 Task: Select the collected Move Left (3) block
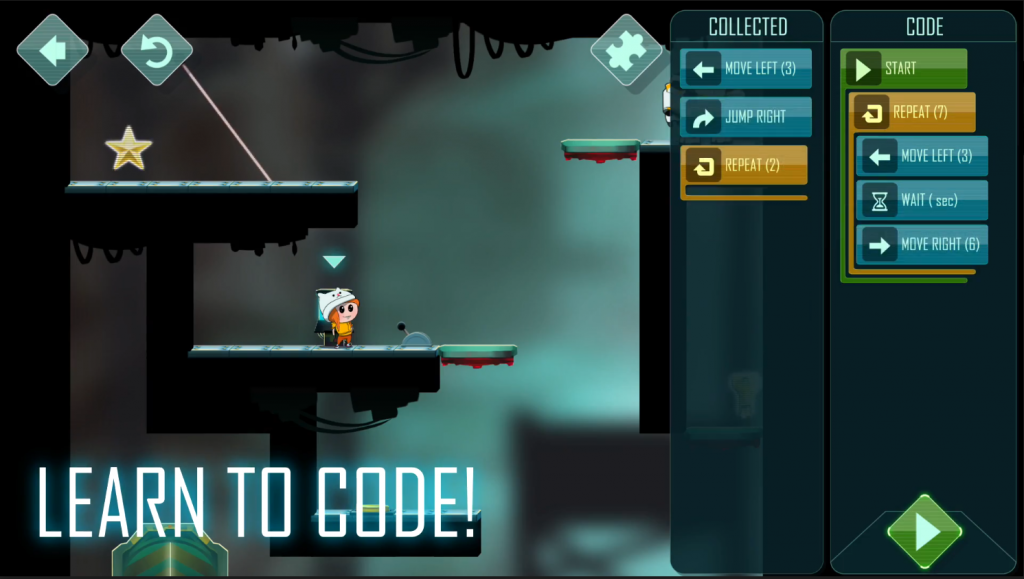tap(746, 70)
